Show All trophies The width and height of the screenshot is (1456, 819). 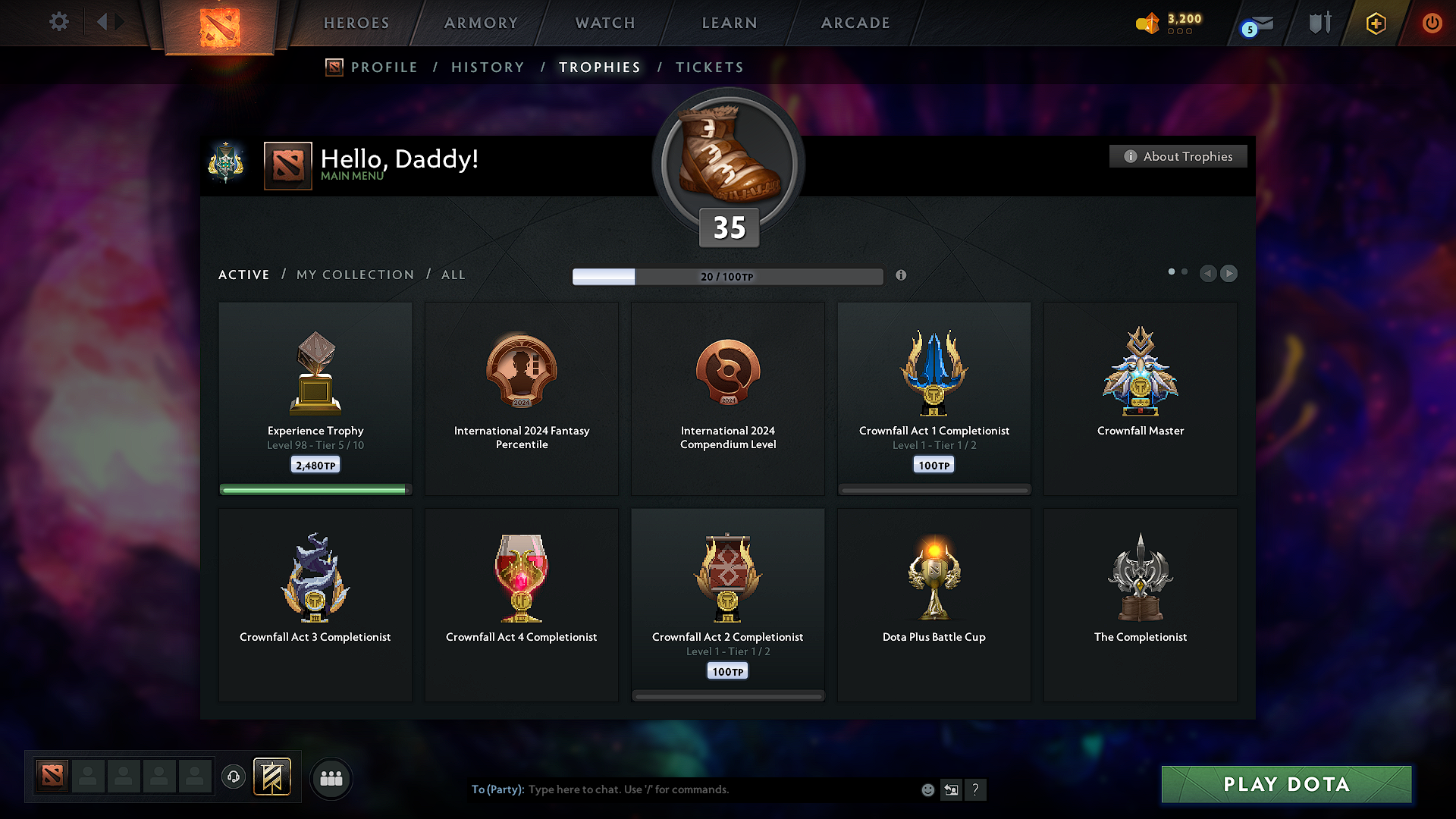(453, 275)
